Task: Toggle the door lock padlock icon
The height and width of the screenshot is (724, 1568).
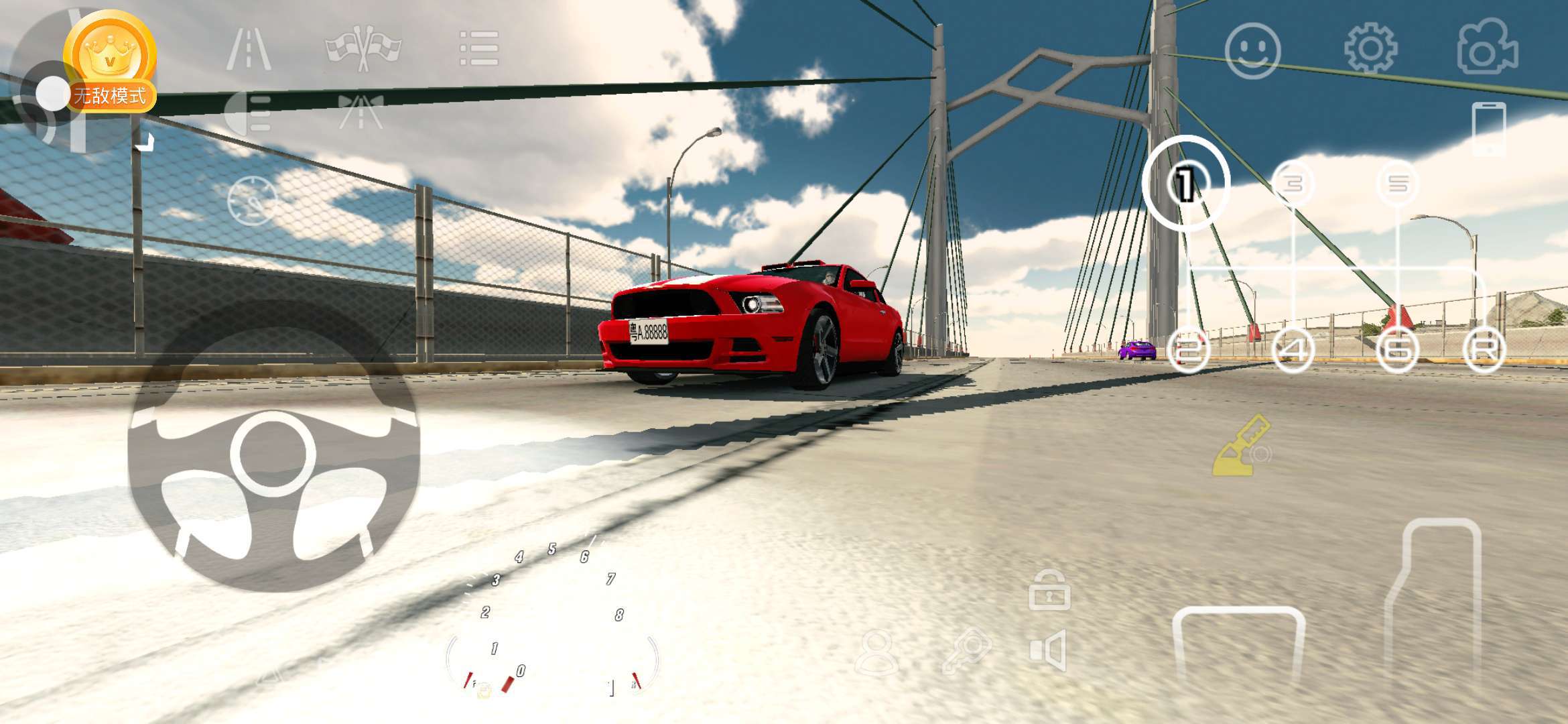Action: click(x=1049, y=590)
